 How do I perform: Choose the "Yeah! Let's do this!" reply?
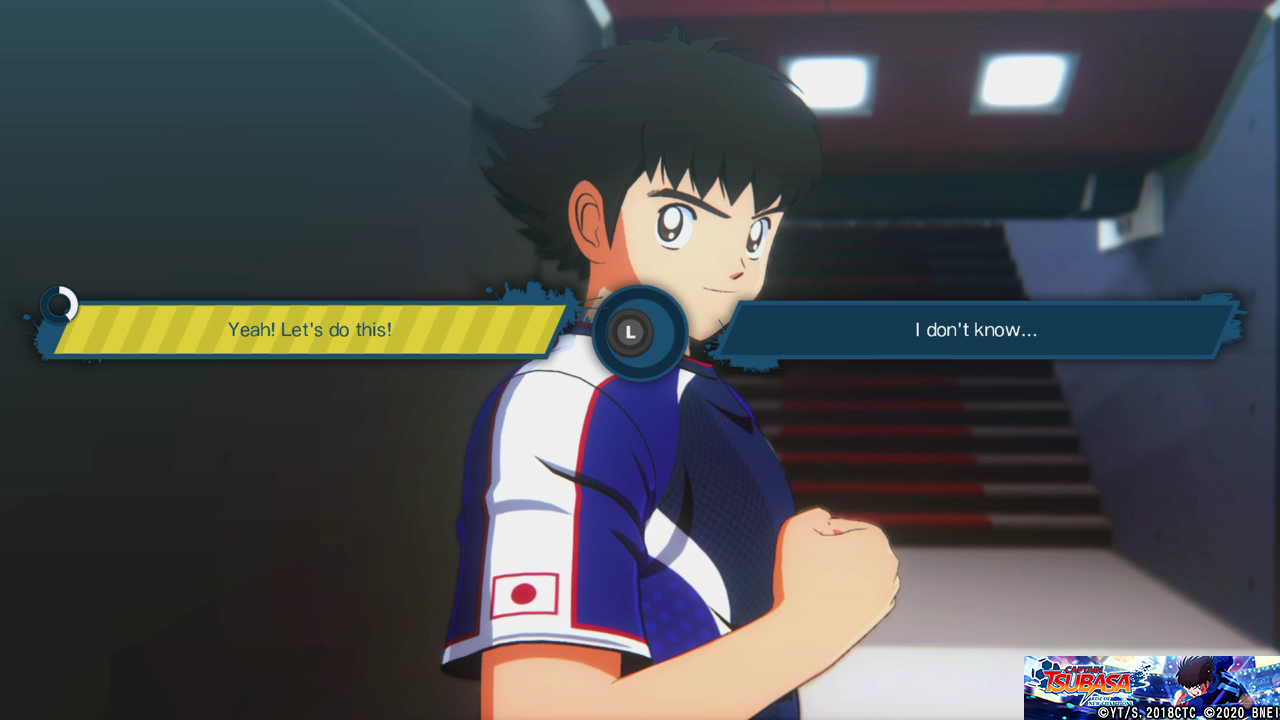tap(309, 329)
